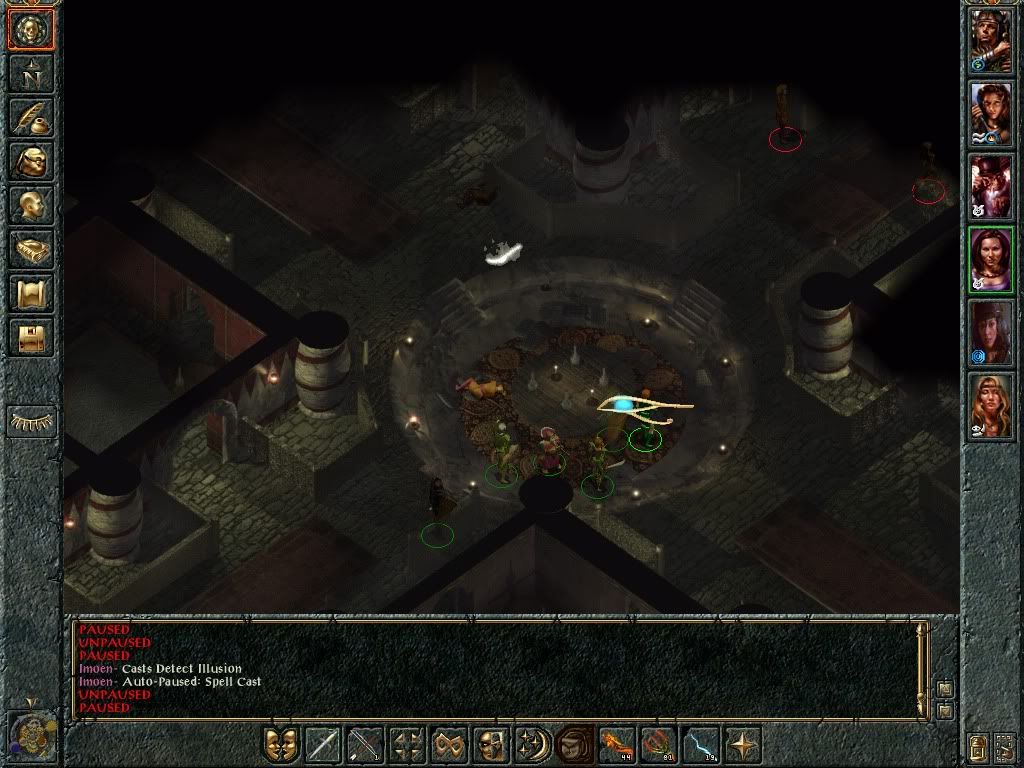Open the inventory screen (helmeted head icon)
The height and width of the screenshot is (768, 1024).
point(31,161)
